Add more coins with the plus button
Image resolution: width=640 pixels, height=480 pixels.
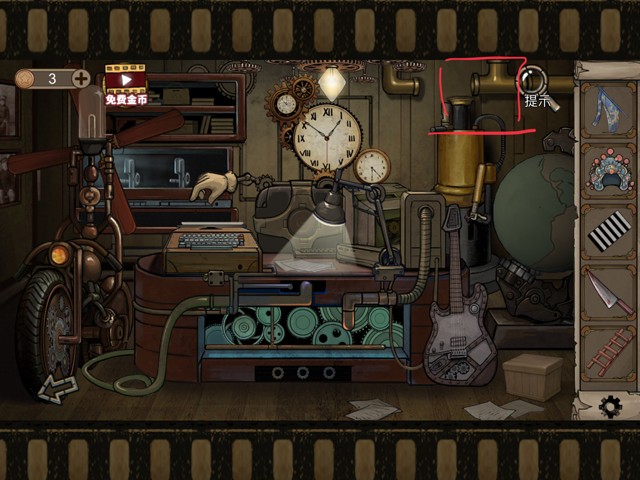tap(81, 78)
